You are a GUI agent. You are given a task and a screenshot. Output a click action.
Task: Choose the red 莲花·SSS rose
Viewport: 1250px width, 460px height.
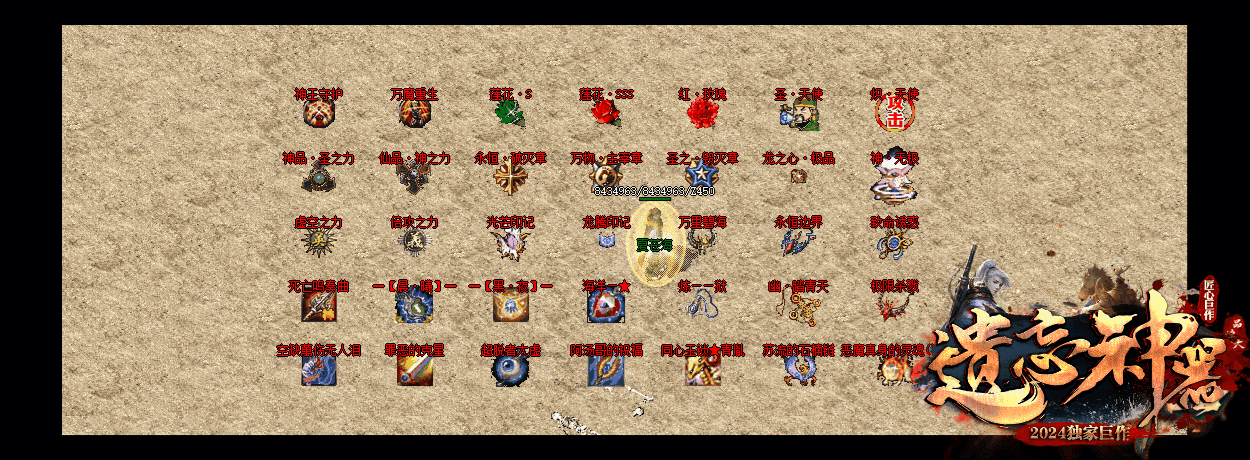click(x=606, y=113)
